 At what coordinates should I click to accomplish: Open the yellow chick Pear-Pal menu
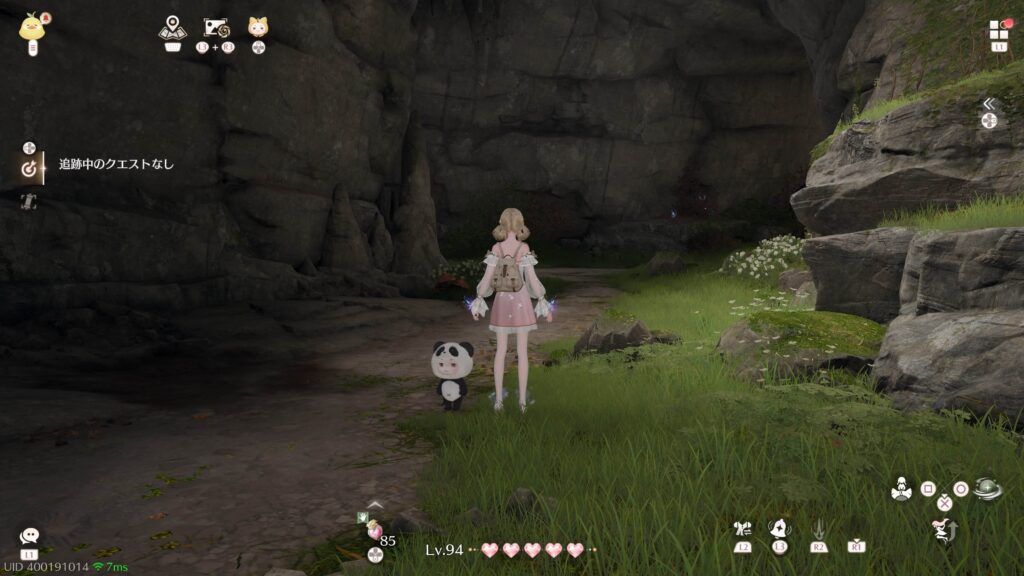[31, 26]
